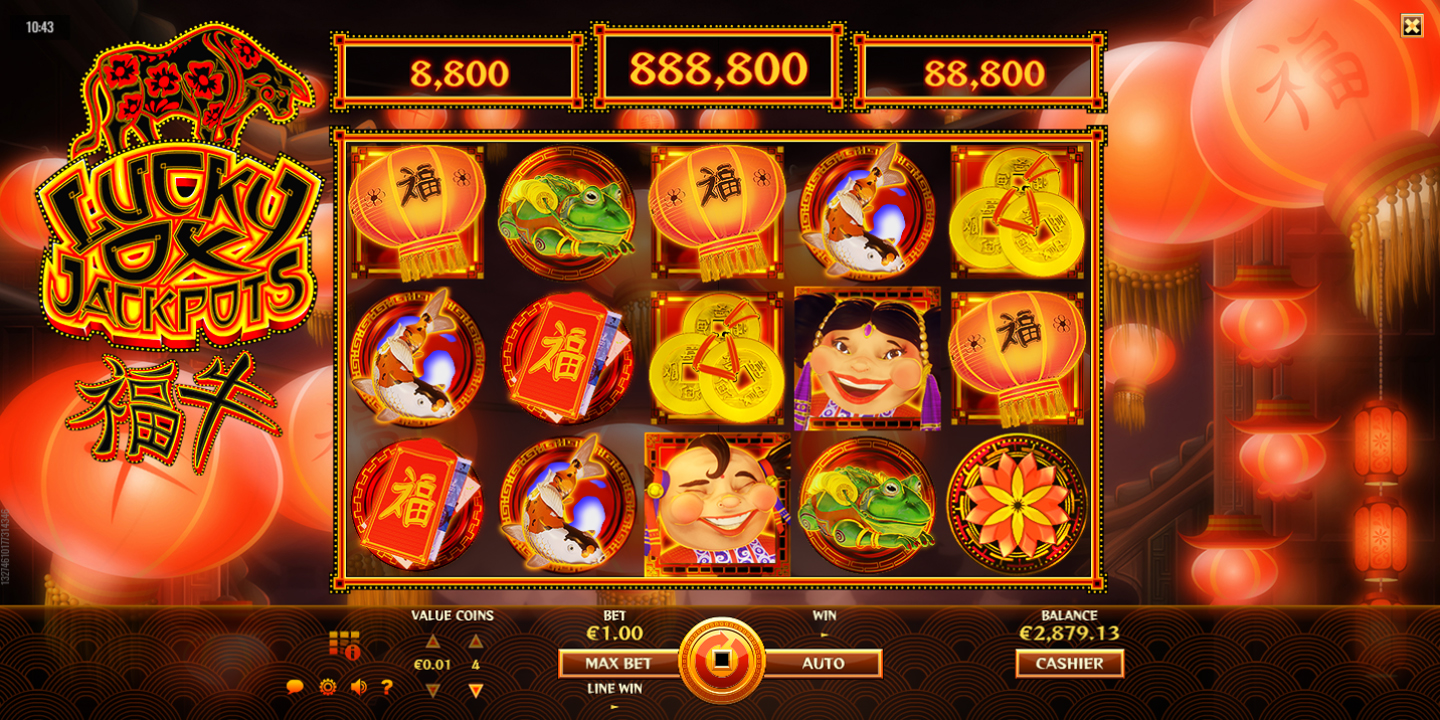This screenshot has height=720, width=1440.
Task: Open the paytable info icon
Action: tap(344, 645)
